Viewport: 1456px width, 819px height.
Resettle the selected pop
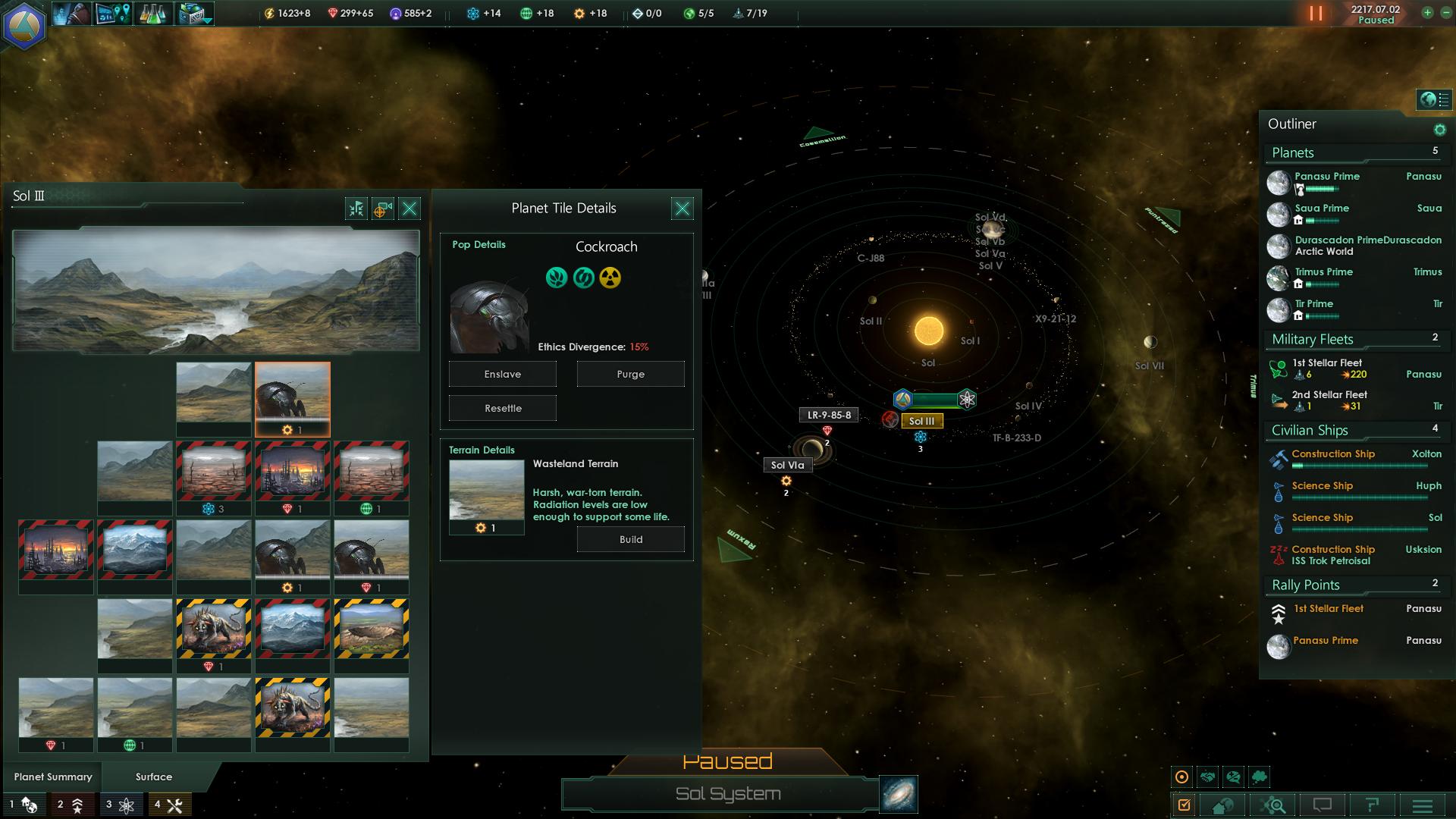[502, 408]
